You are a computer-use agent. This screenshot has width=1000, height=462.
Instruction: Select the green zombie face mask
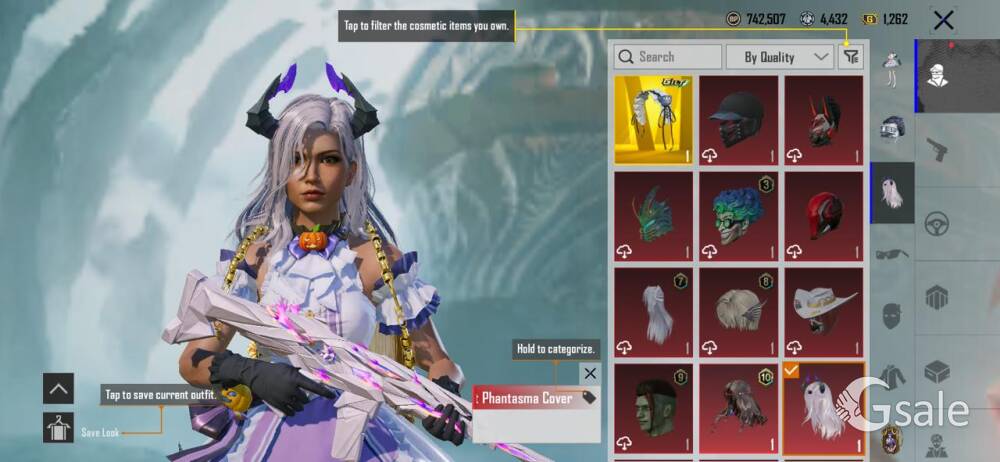coord(652,407)
